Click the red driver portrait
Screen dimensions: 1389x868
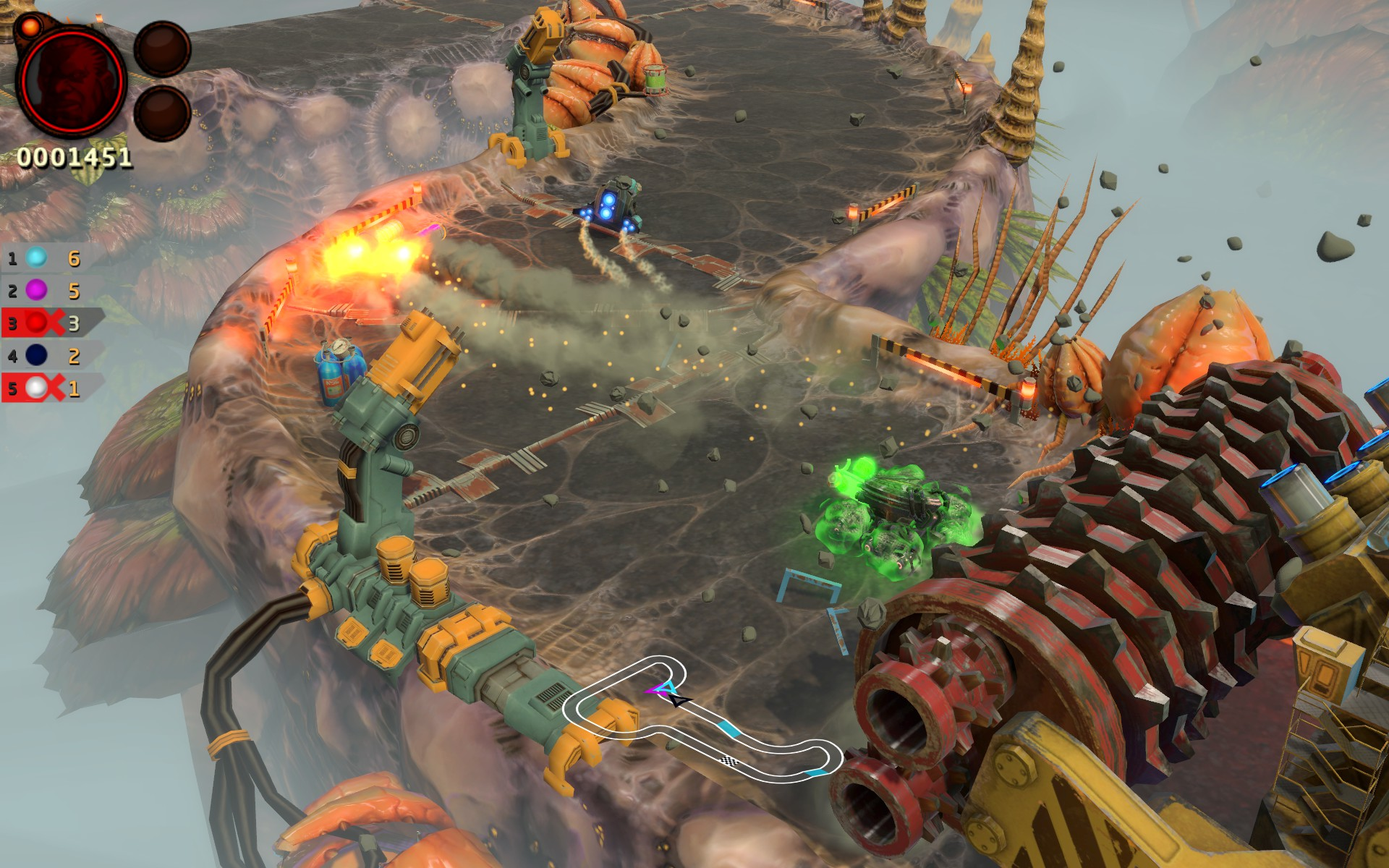pyautogui.click(x=71, y=81)
